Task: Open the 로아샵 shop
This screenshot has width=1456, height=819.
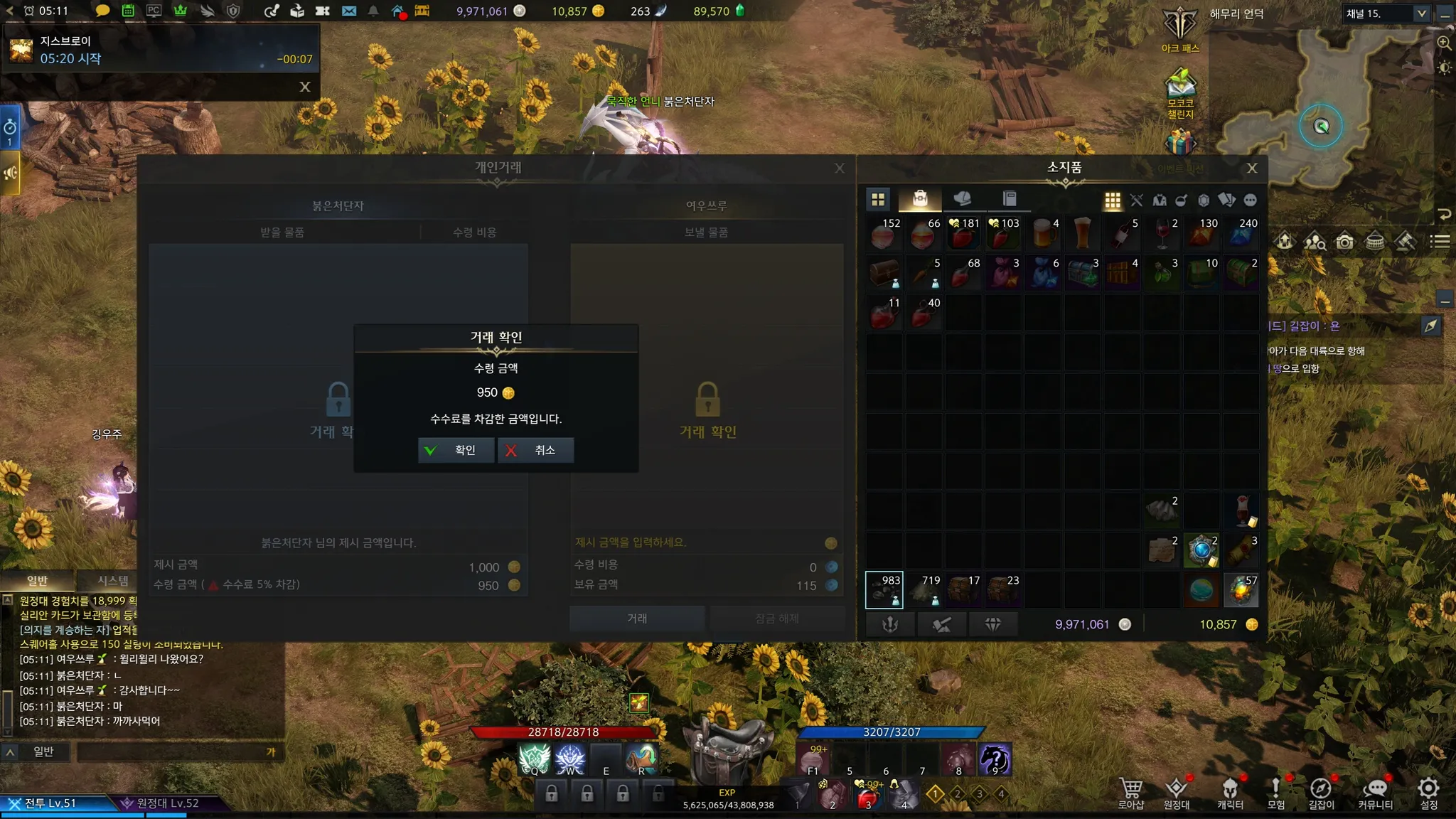Action: click(1130, 793)
